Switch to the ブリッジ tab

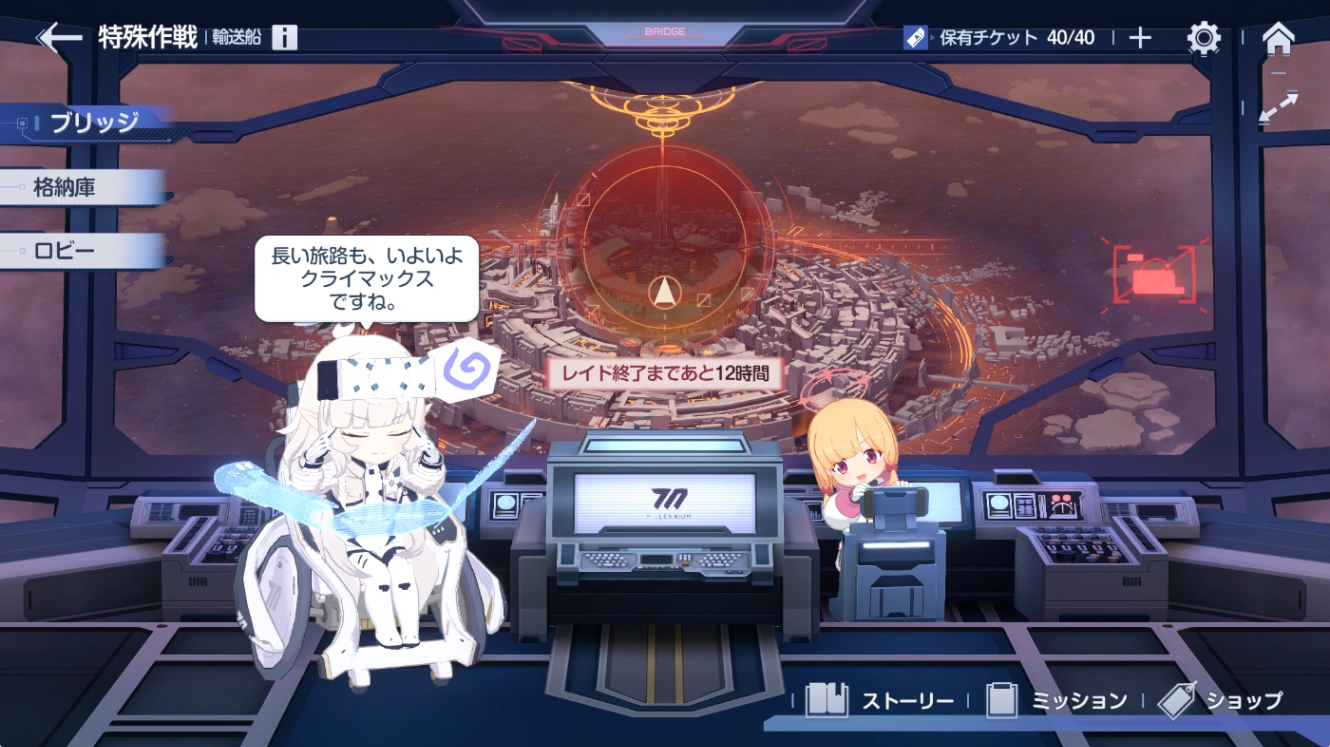pyautogui.click(x=94, y=123)
